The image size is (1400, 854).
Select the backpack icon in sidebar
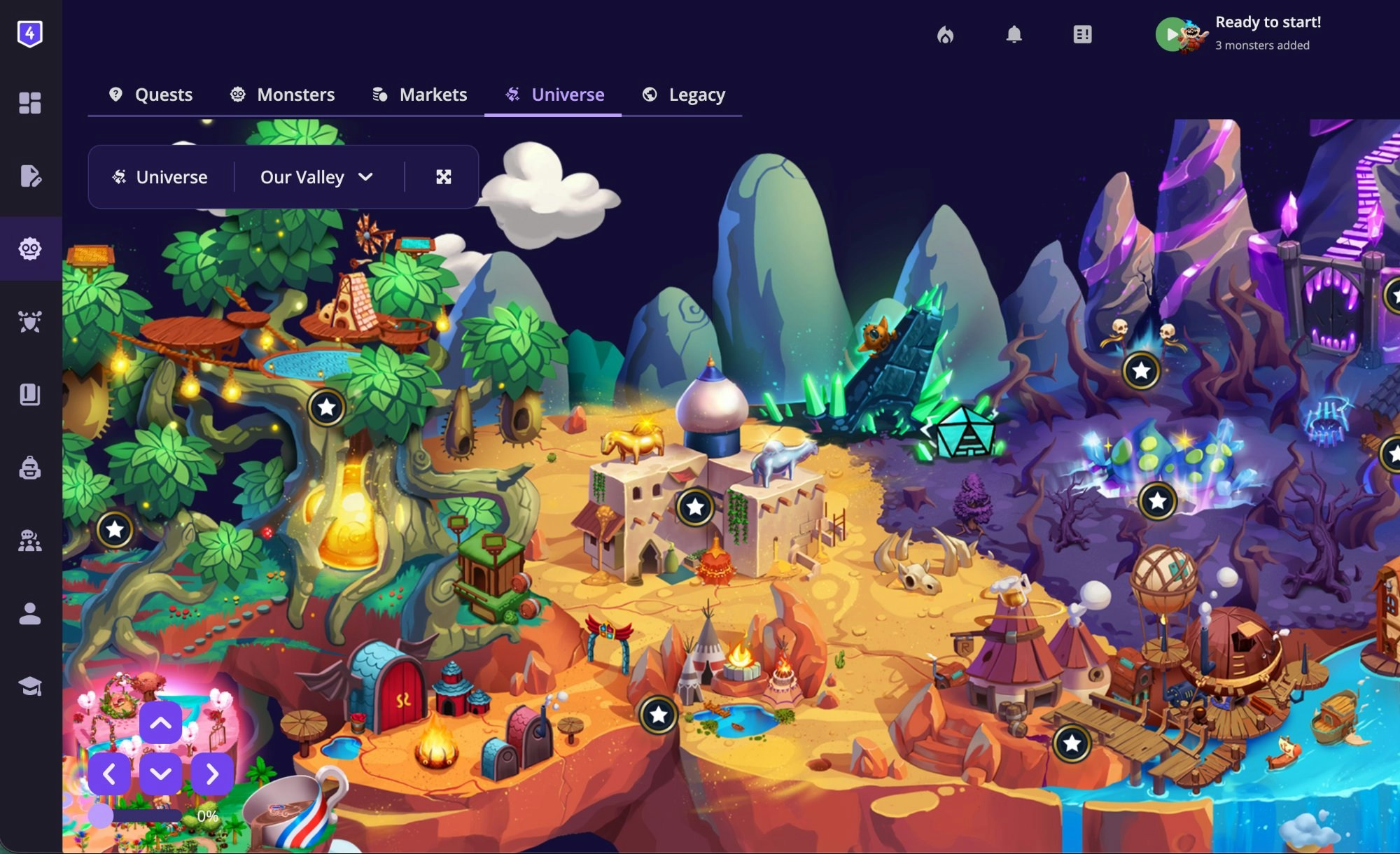(x=29, y=468)
